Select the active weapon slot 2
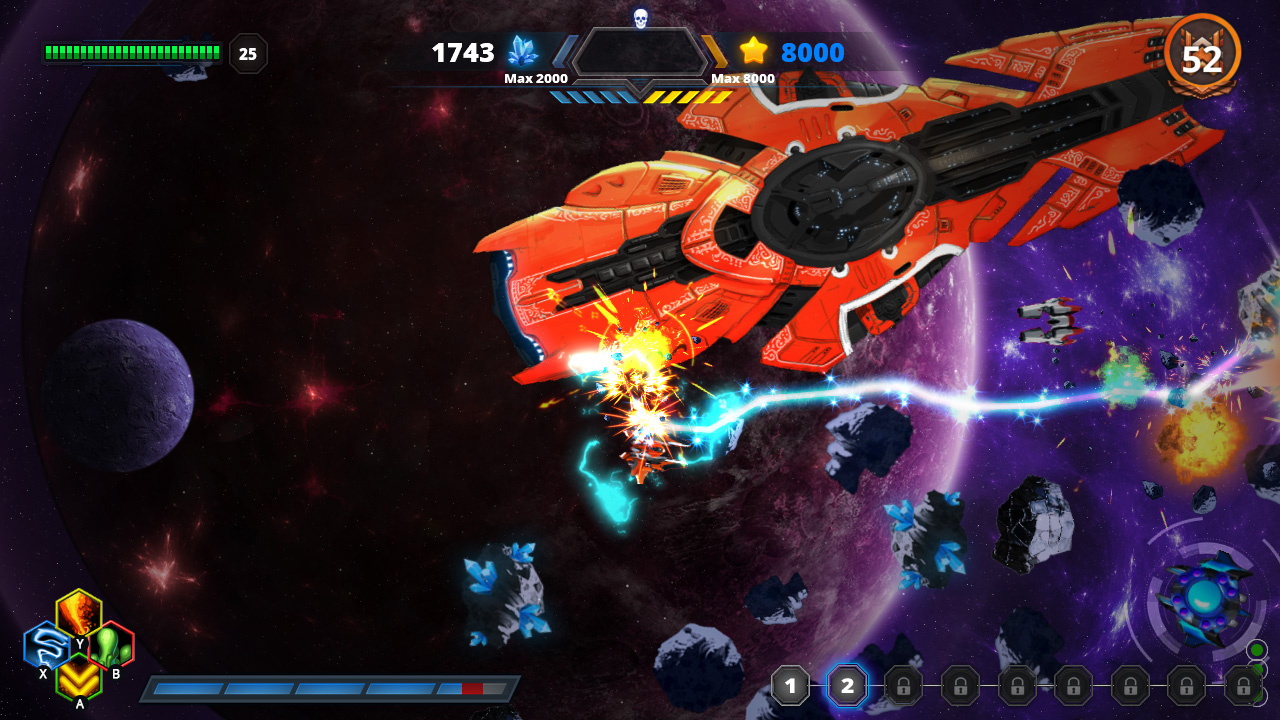The image size is (1280, 720). pyautogui.click(x=847, y=687)
